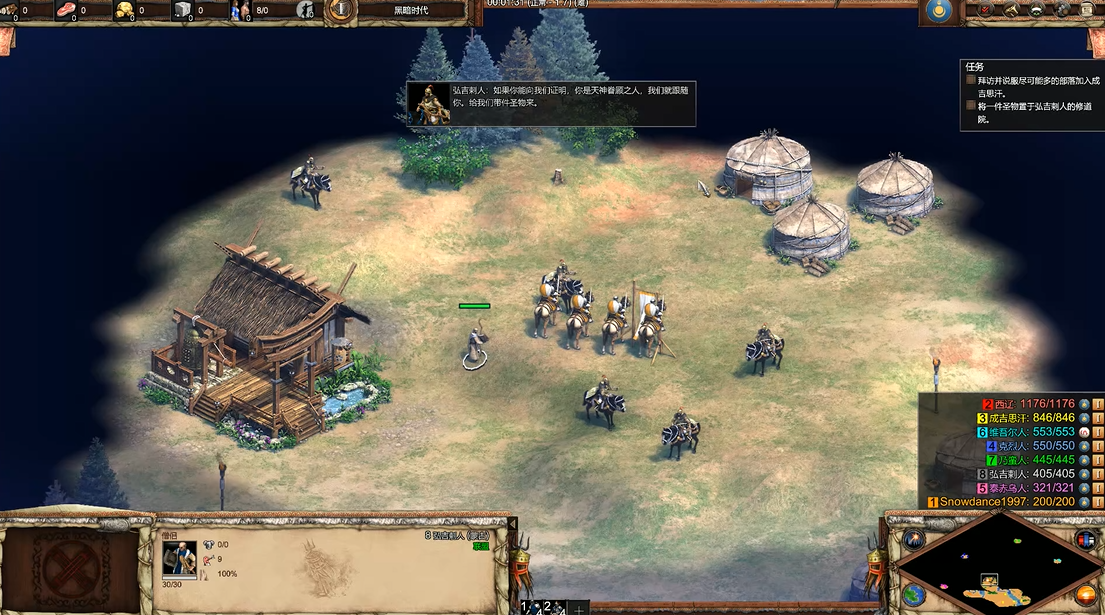Image resolution: width=1105 pixels, height=615 pixels.
Task: Select control group 2 badge
Action: [549, 607]
